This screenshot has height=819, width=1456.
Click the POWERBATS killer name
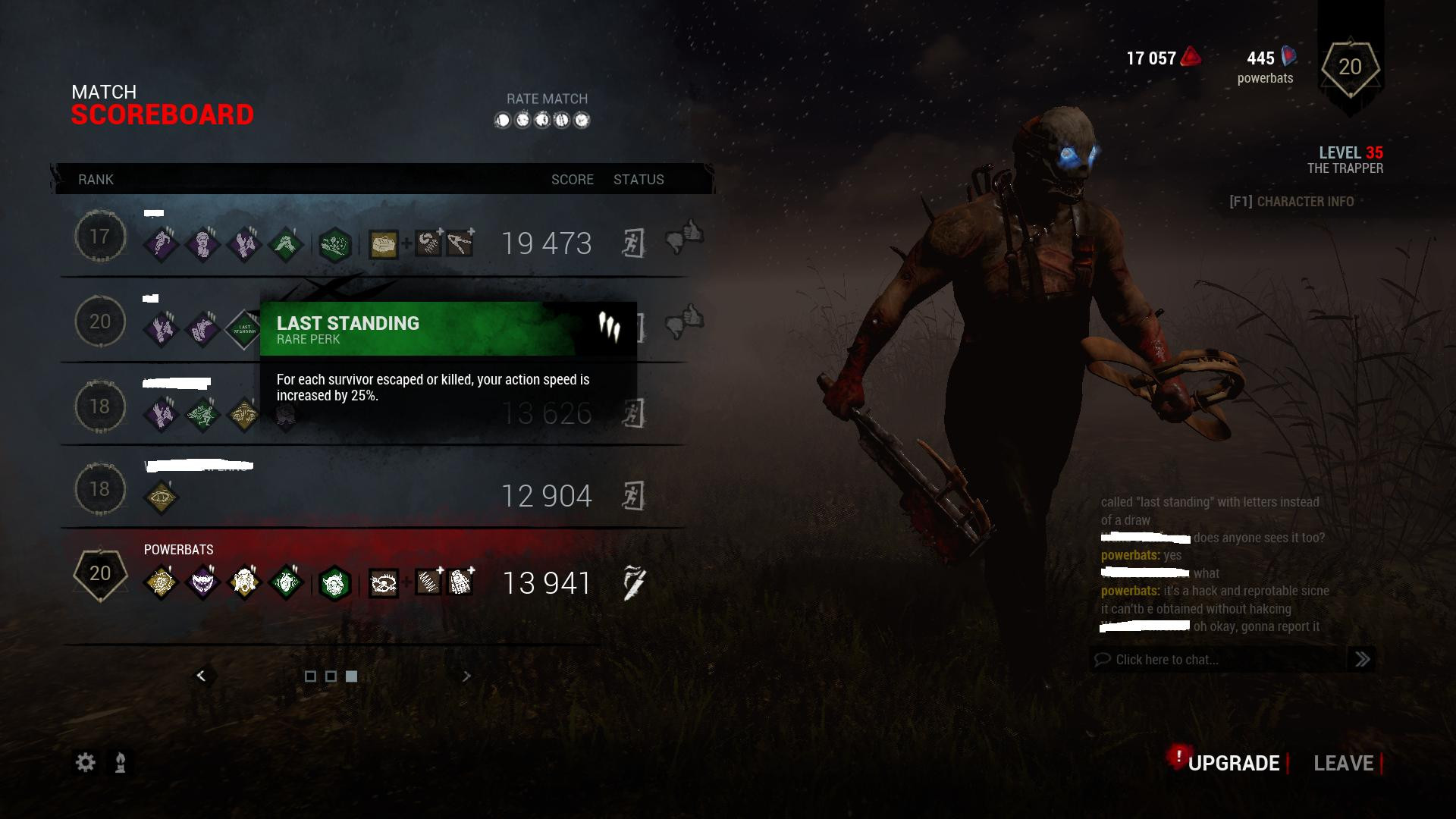(x=179, y=550)
